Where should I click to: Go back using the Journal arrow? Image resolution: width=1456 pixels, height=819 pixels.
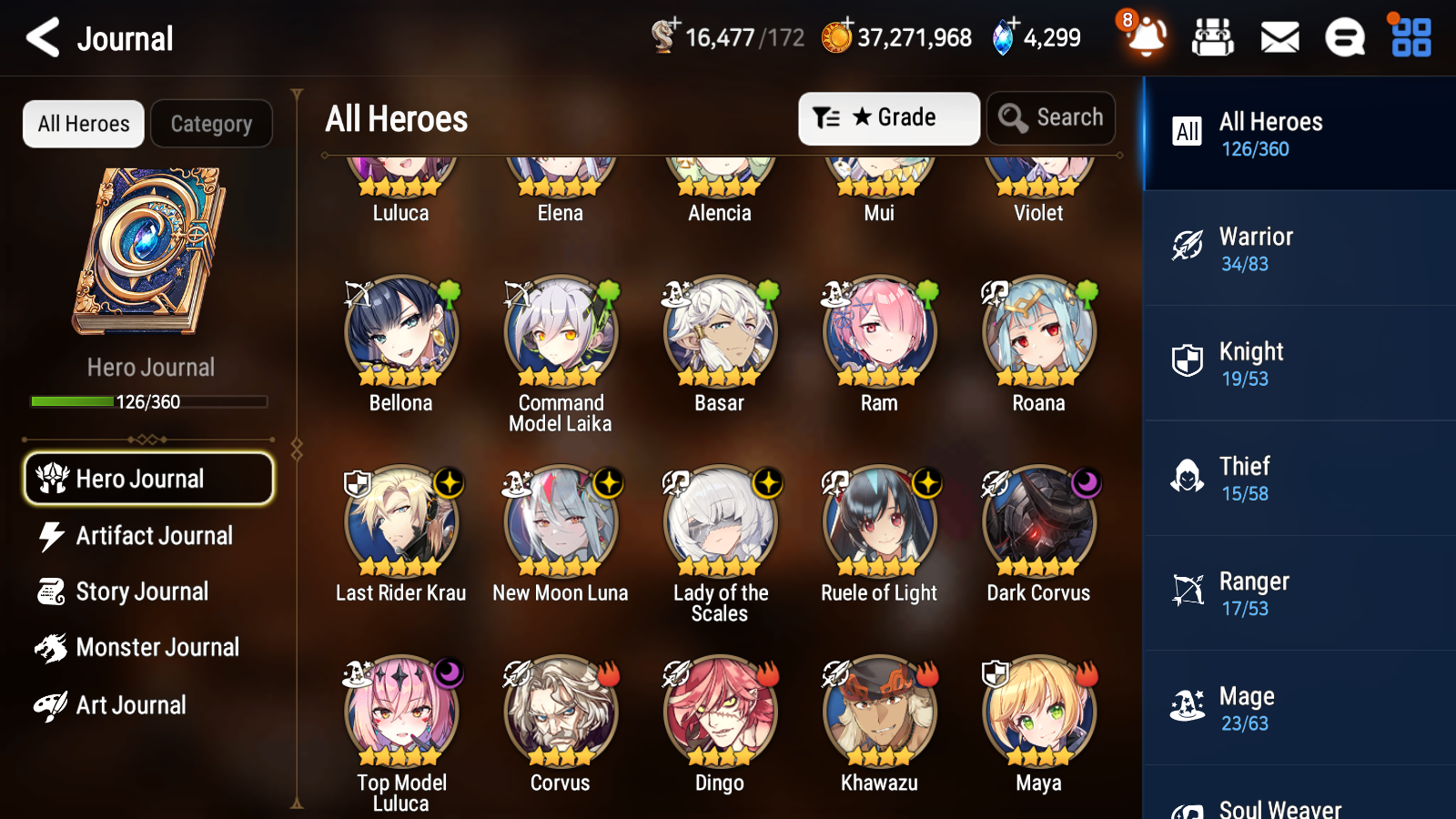click(40, 37)
